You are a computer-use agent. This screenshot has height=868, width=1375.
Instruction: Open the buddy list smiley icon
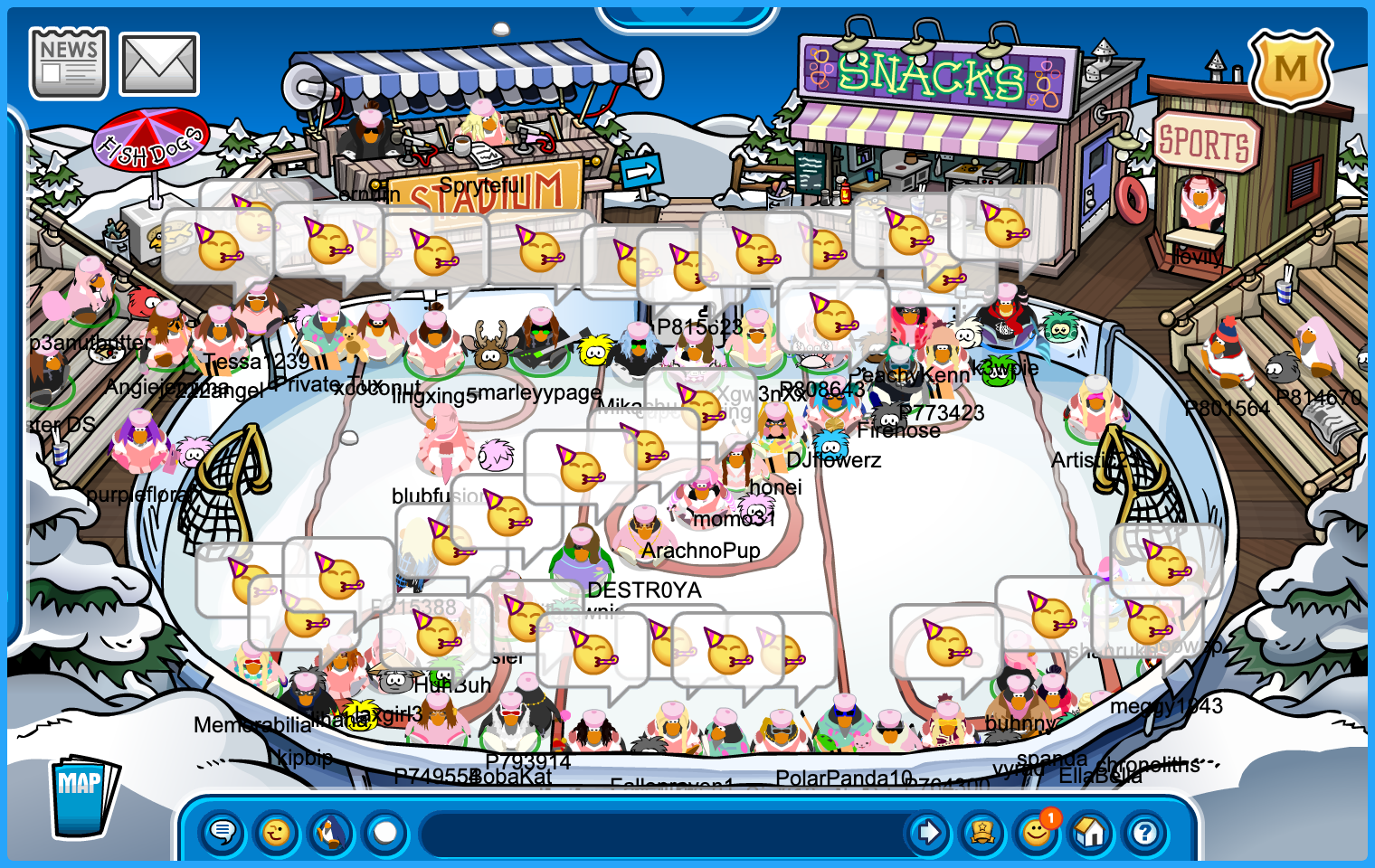click(x=1037, y=832)
